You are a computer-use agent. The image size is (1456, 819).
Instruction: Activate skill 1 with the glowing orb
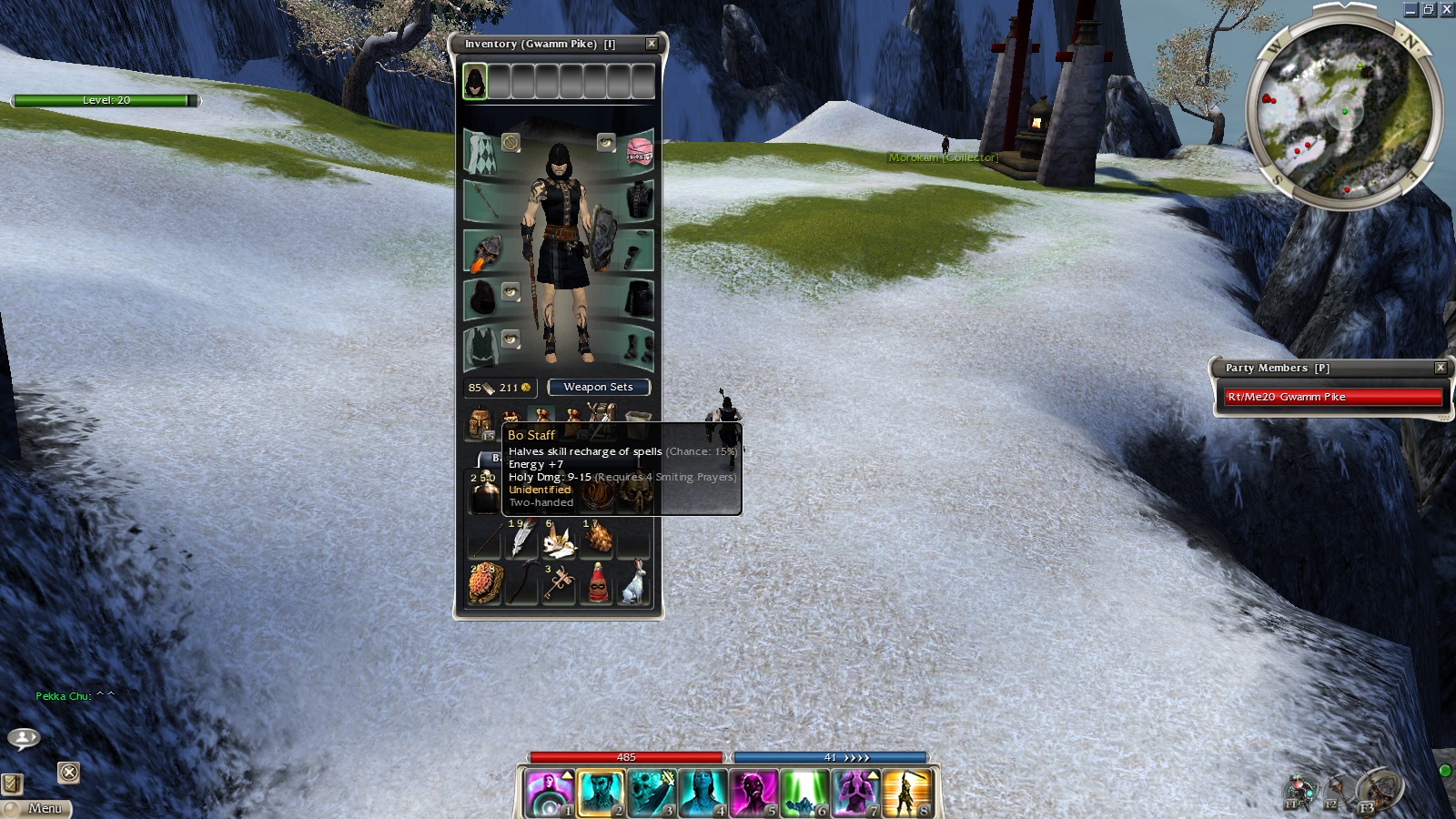point(550,793)
